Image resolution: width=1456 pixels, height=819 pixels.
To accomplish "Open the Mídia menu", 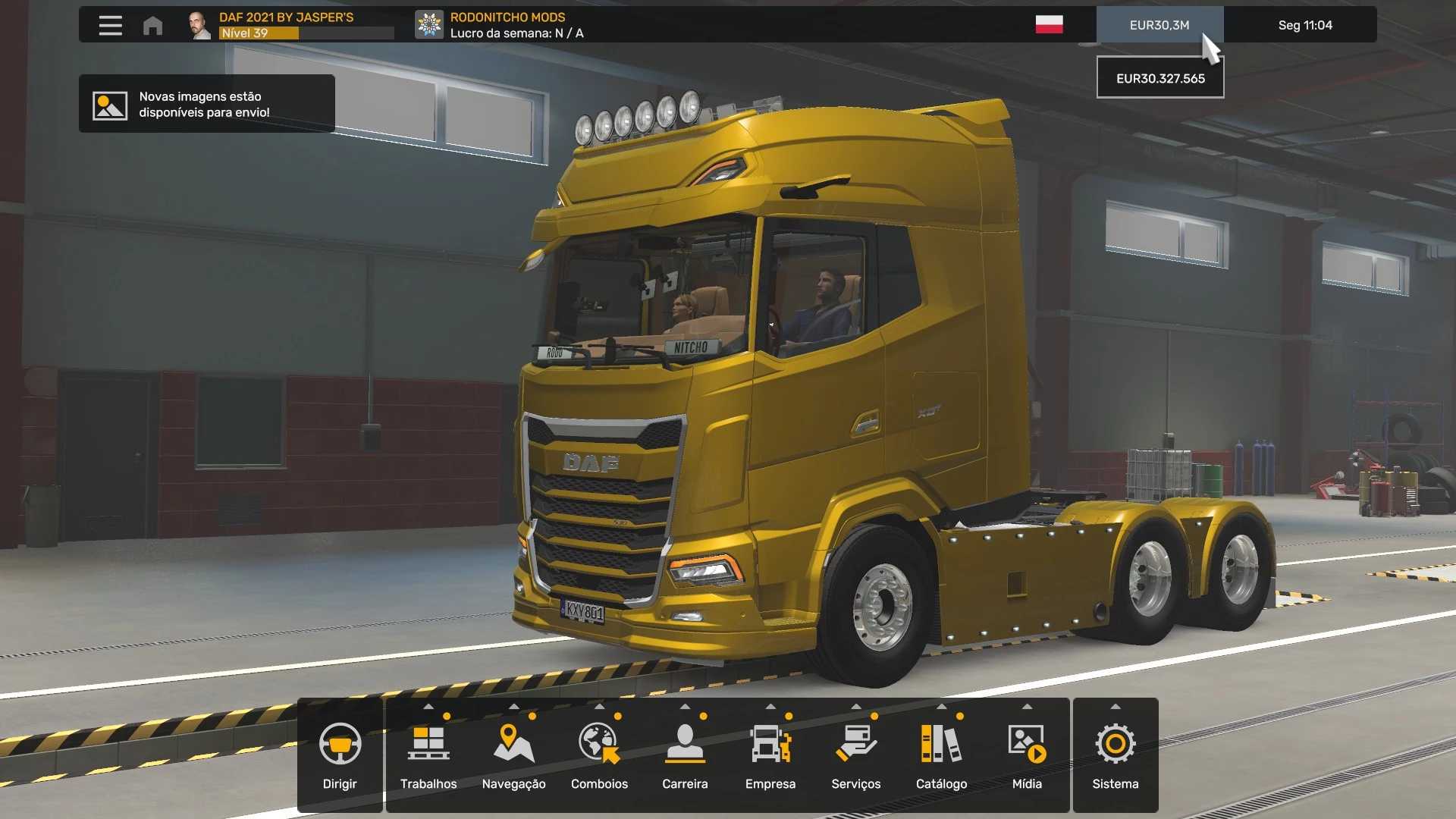I will 1027,755.
